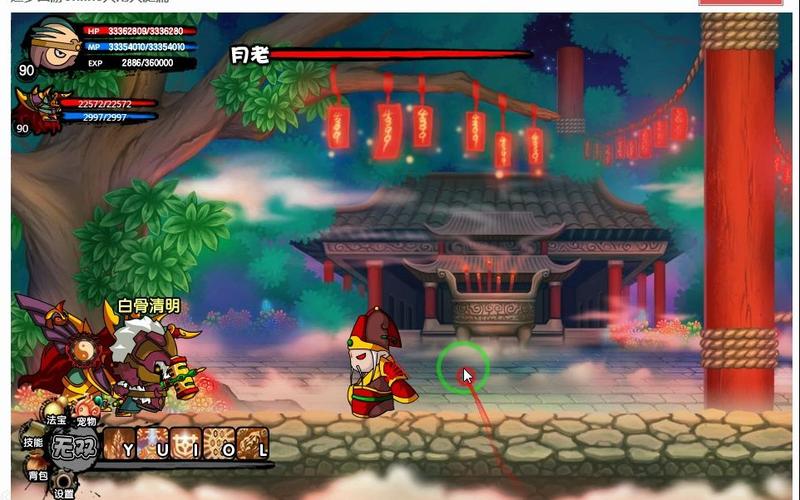Open the 法宝 treasure menu
The width and height of the screenshot is (800, 500).
[x=57, y=410]
